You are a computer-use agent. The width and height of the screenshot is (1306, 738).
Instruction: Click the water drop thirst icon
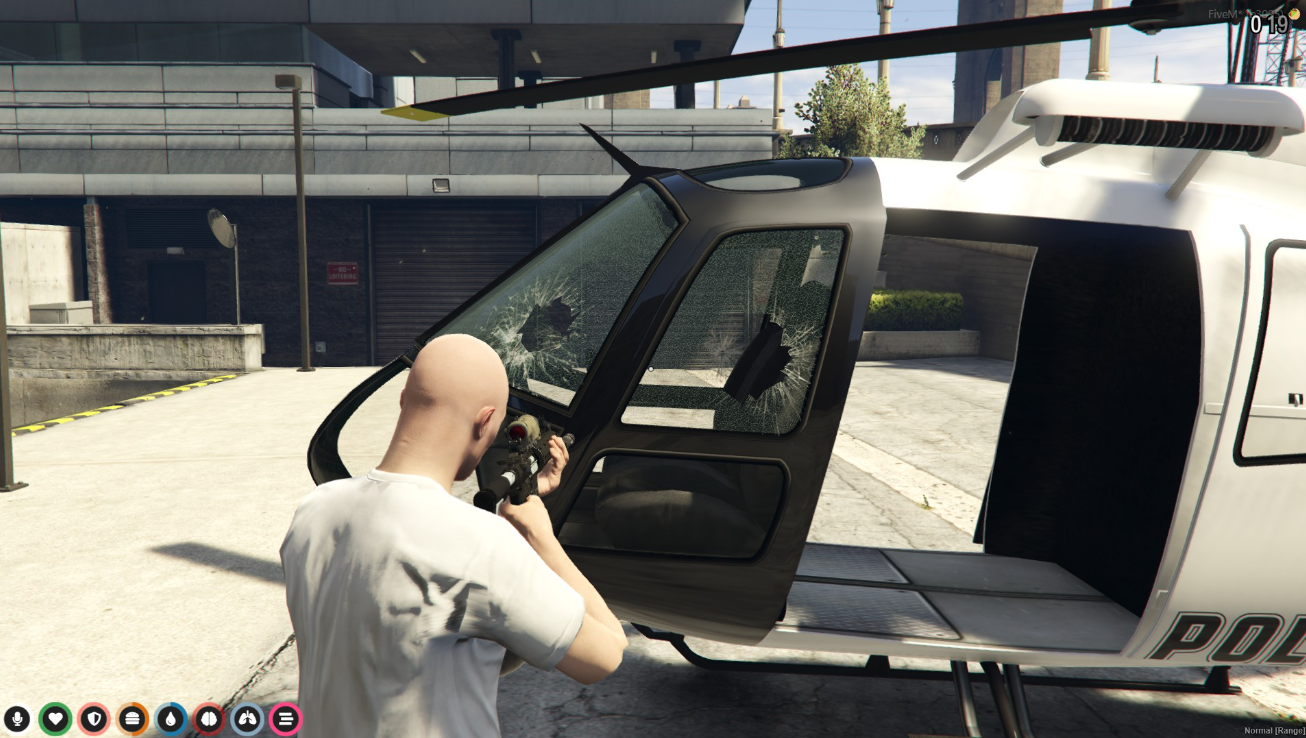171,718
